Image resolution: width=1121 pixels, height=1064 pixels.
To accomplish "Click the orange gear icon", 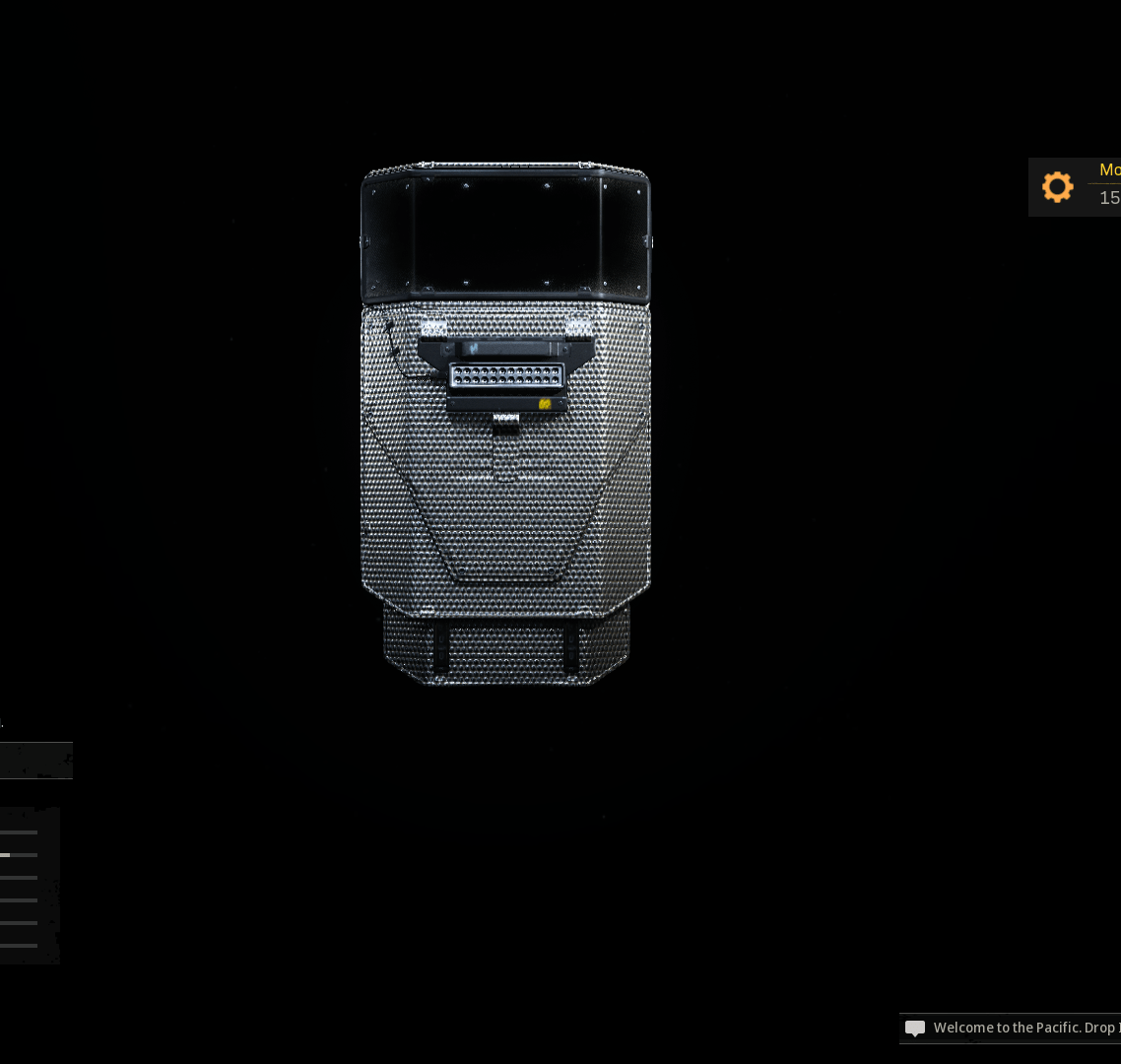I will click(1057, 187).
